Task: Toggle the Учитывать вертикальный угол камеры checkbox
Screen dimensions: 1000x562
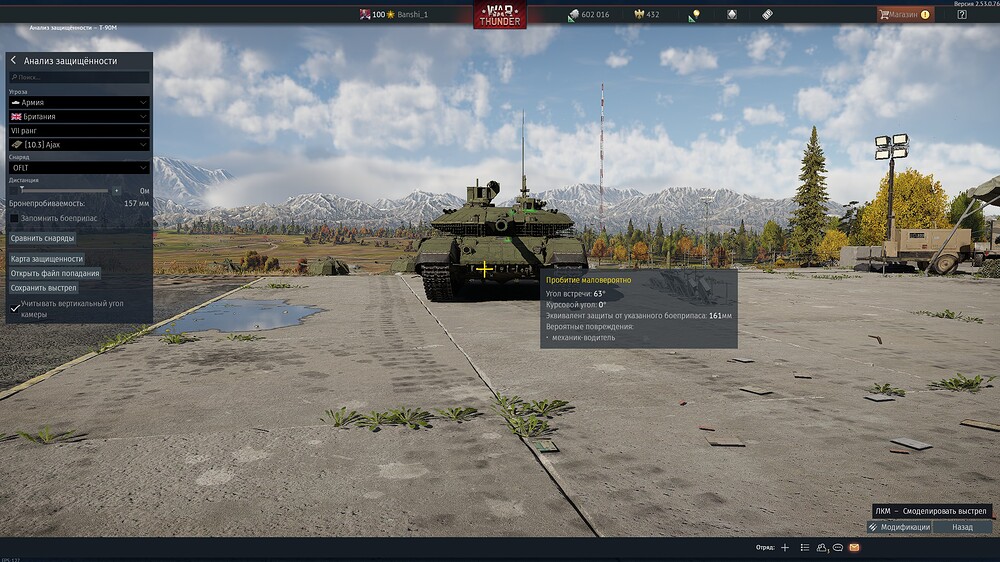Action: pos(15,308)
